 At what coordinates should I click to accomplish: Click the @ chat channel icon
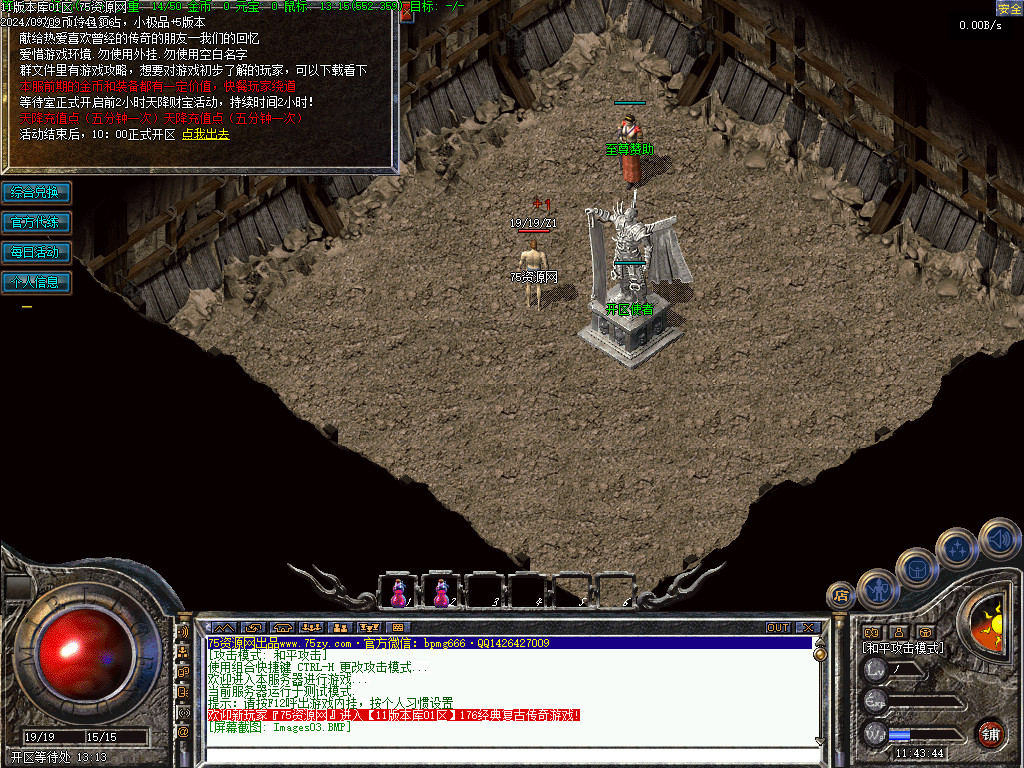point(183,732)
